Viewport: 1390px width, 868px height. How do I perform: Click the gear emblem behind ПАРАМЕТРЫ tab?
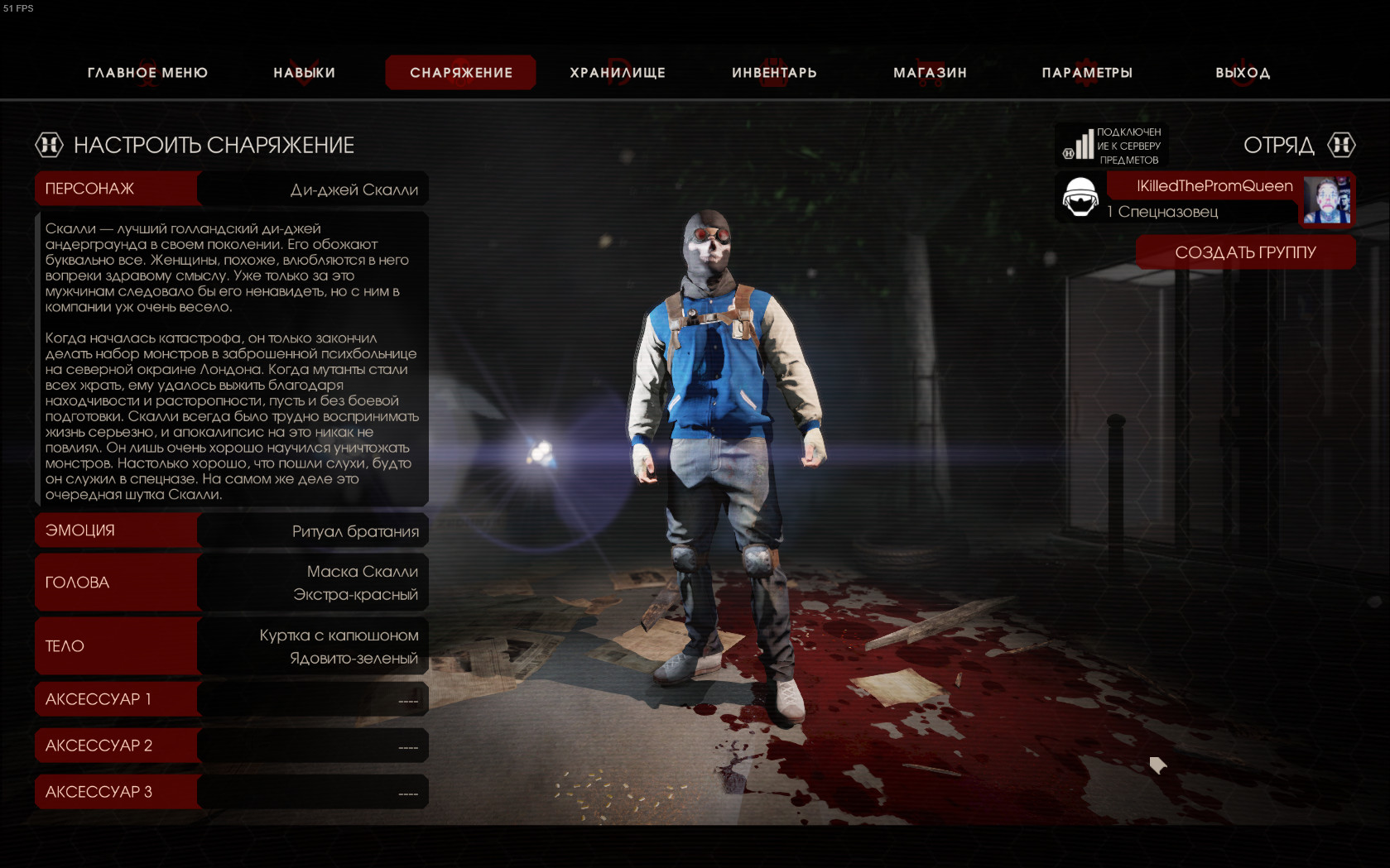[x=1088, y=72]
